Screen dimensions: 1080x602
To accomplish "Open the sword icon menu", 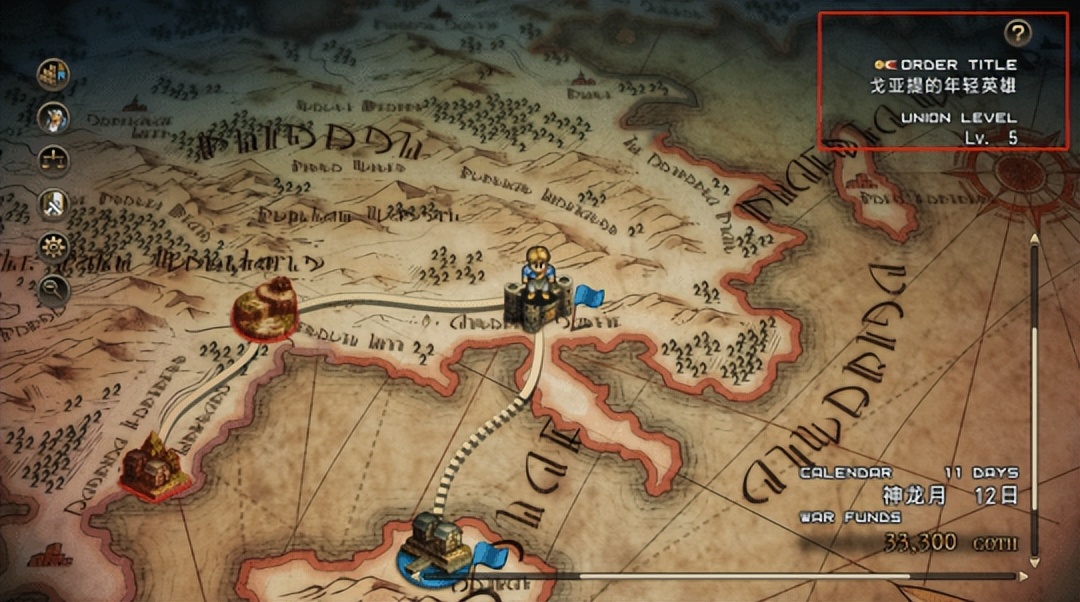I will click(53, 203).
